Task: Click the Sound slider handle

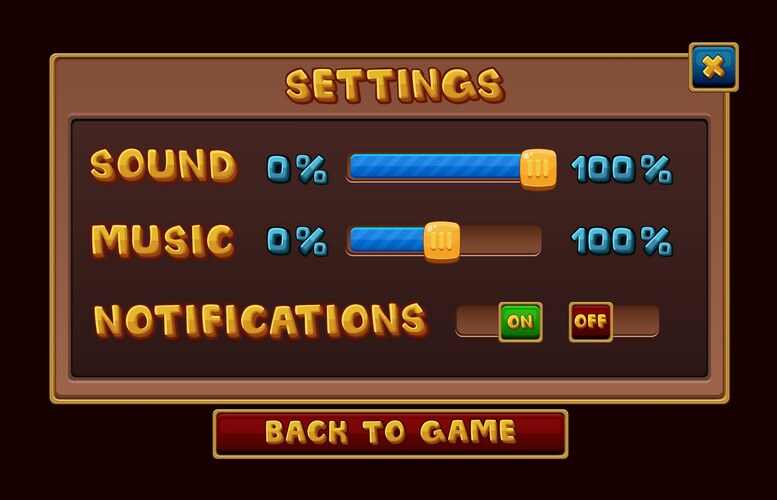Action: 538,167
